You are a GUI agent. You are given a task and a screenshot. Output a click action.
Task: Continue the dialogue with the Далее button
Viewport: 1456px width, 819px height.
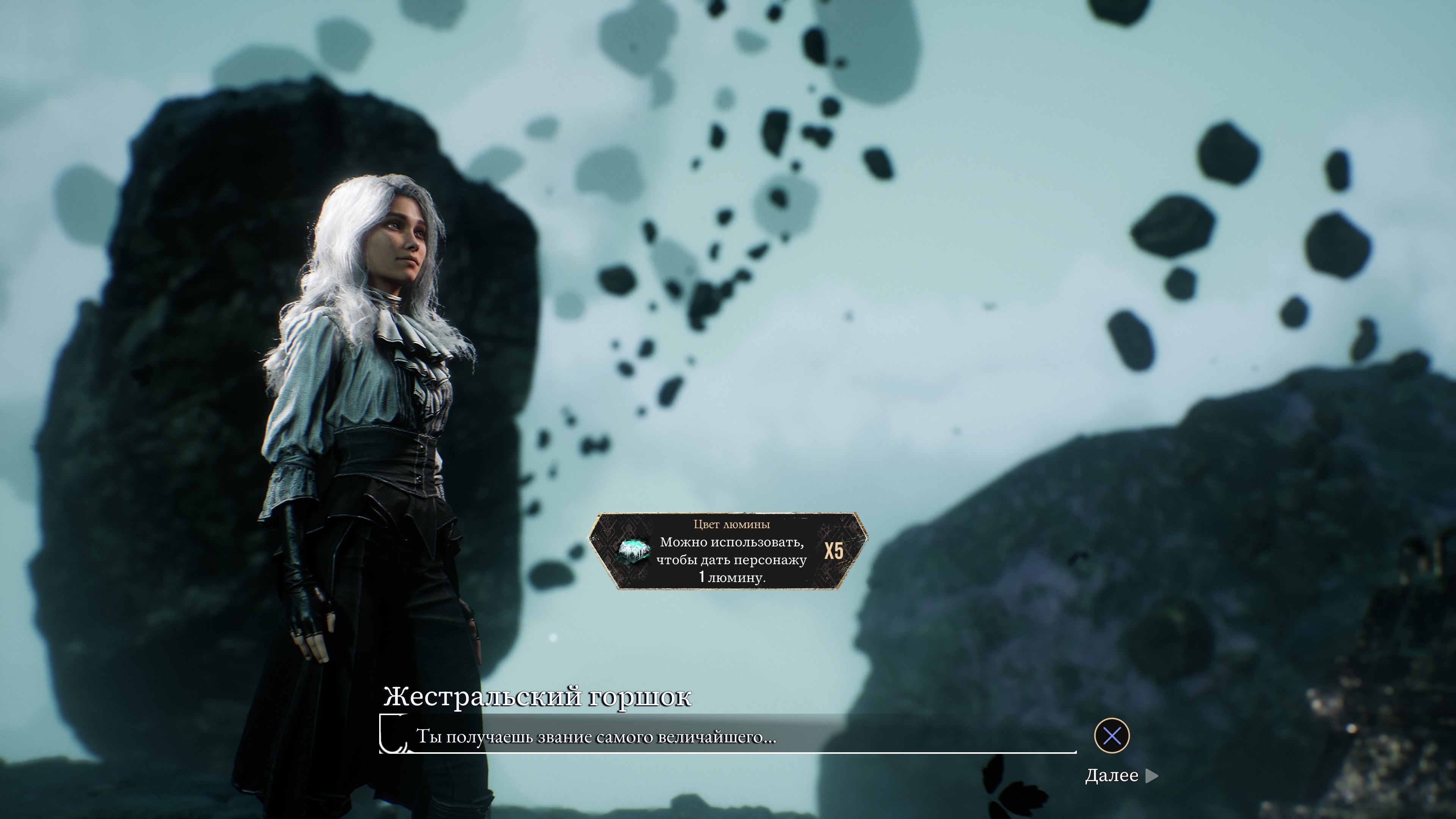[1120, 775]
